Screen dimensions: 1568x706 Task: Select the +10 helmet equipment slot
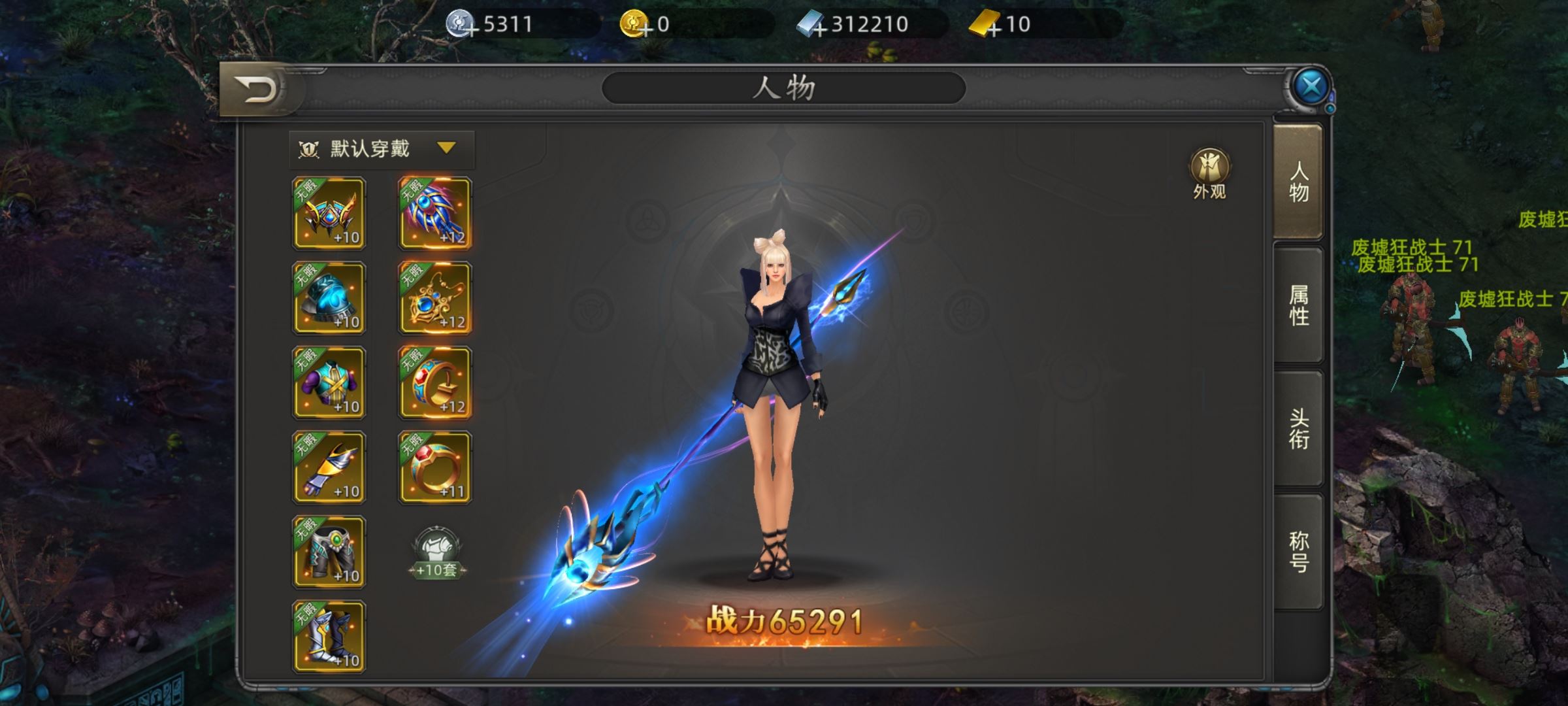coord(329,213)
